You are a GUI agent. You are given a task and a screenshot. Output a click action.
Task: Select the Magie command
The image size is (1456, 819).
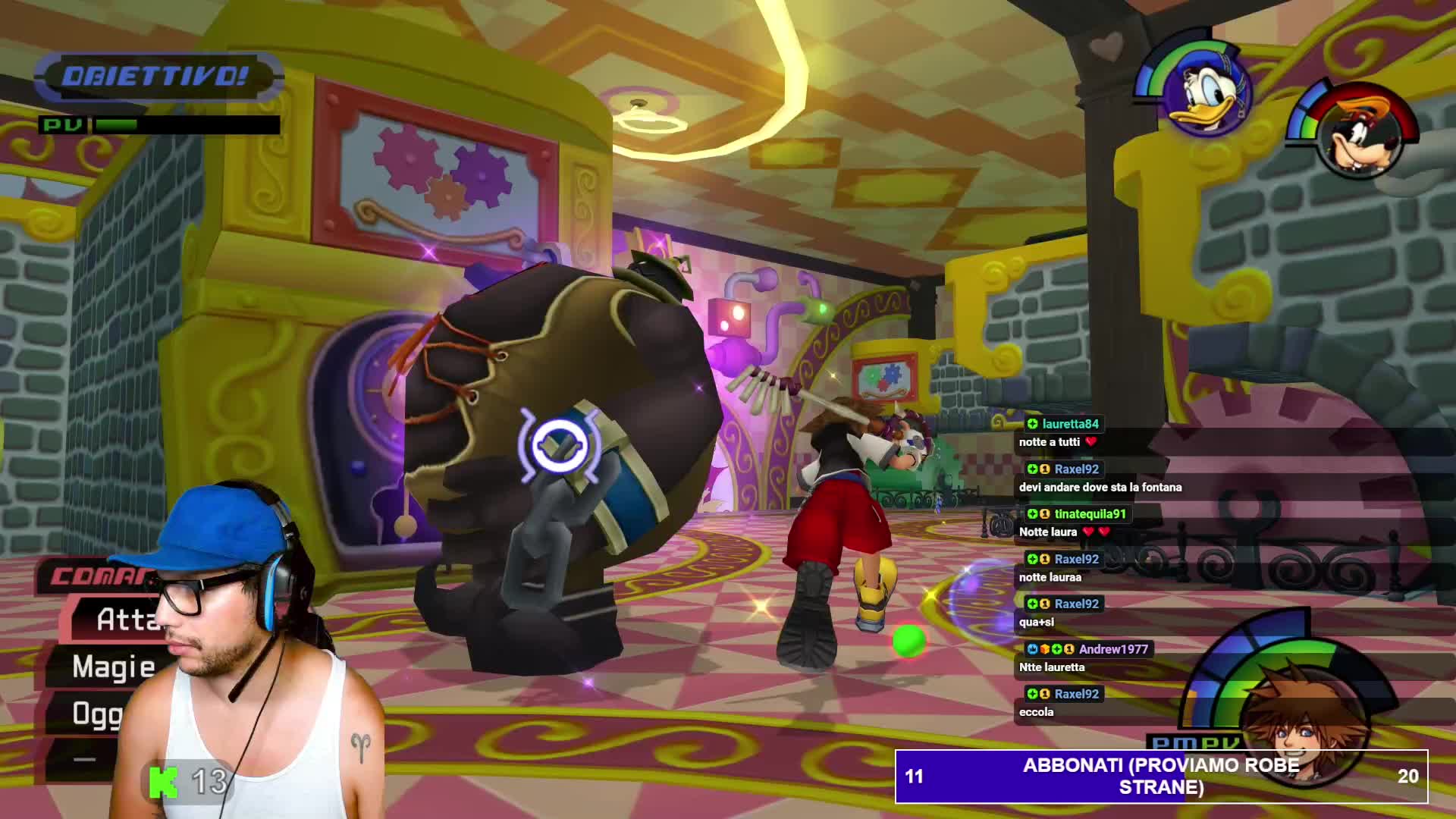[x=114, y=667]
